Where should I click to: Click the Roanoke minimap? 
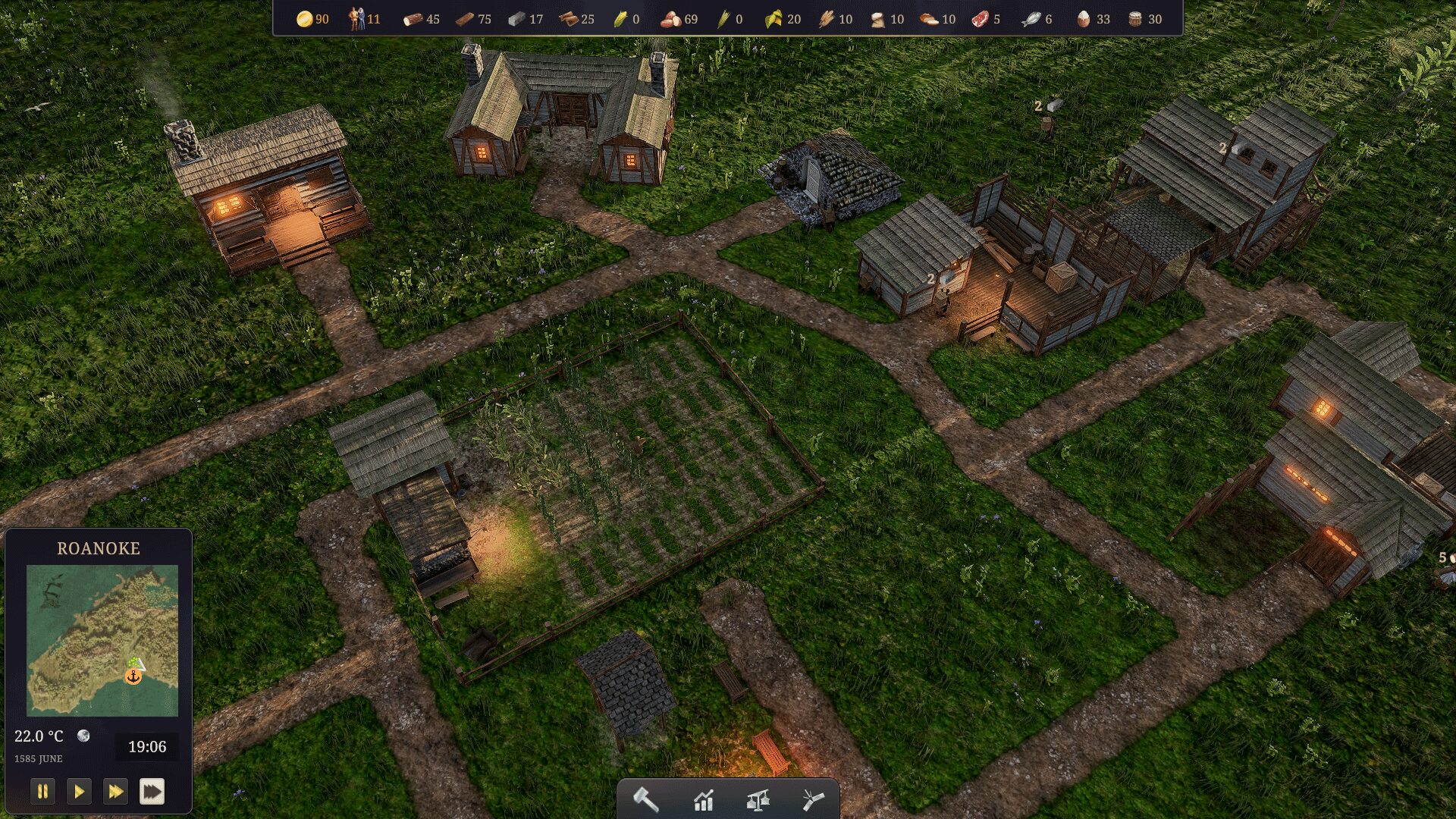[102, 640]
